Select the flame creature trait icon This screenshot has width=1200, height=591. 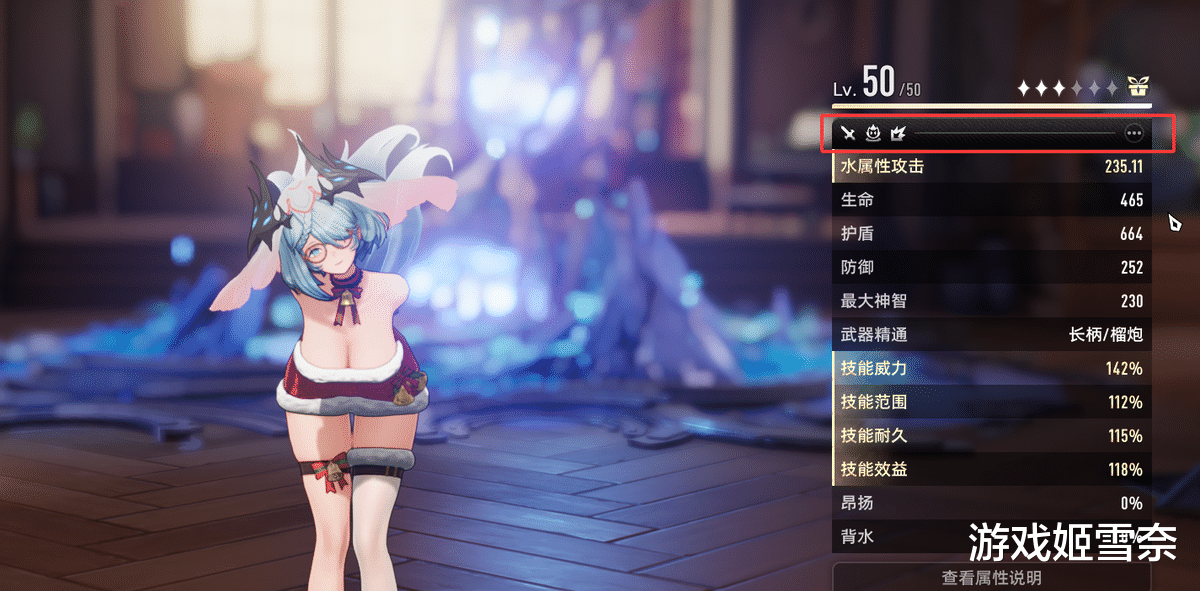(x=872, y=132)
